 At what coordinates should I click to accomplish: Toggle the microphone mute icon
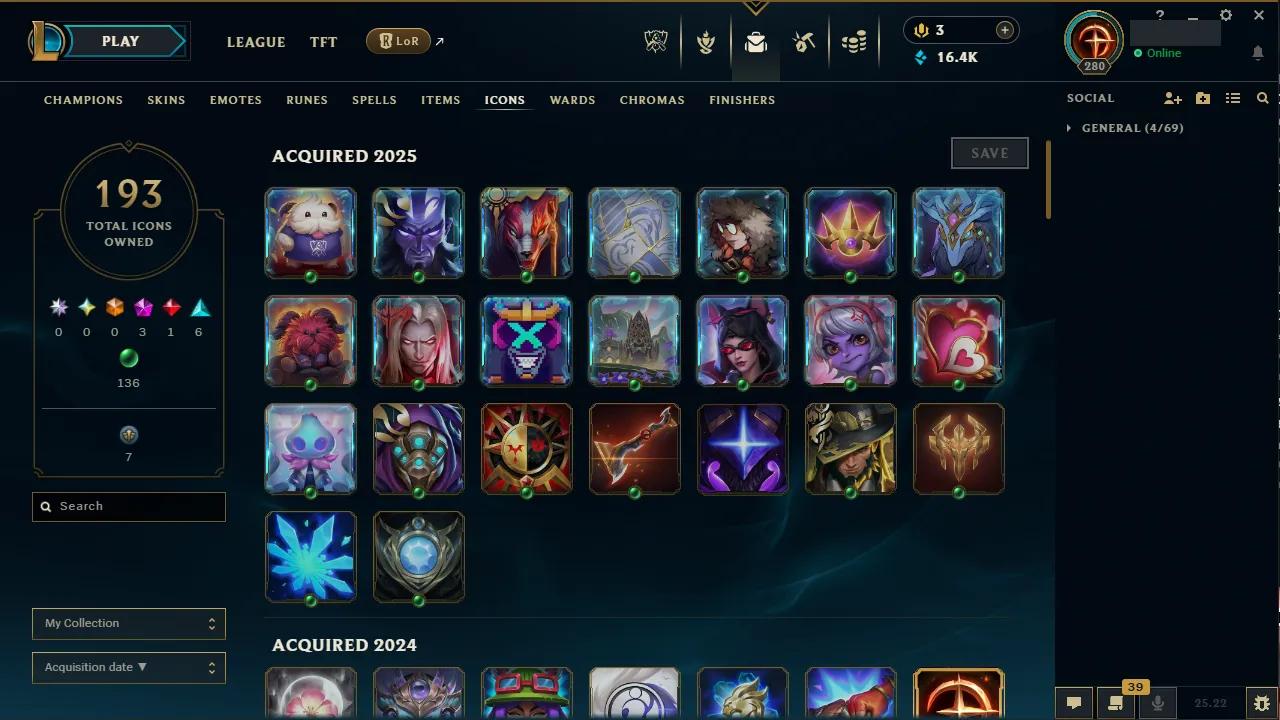point(1157,702)
